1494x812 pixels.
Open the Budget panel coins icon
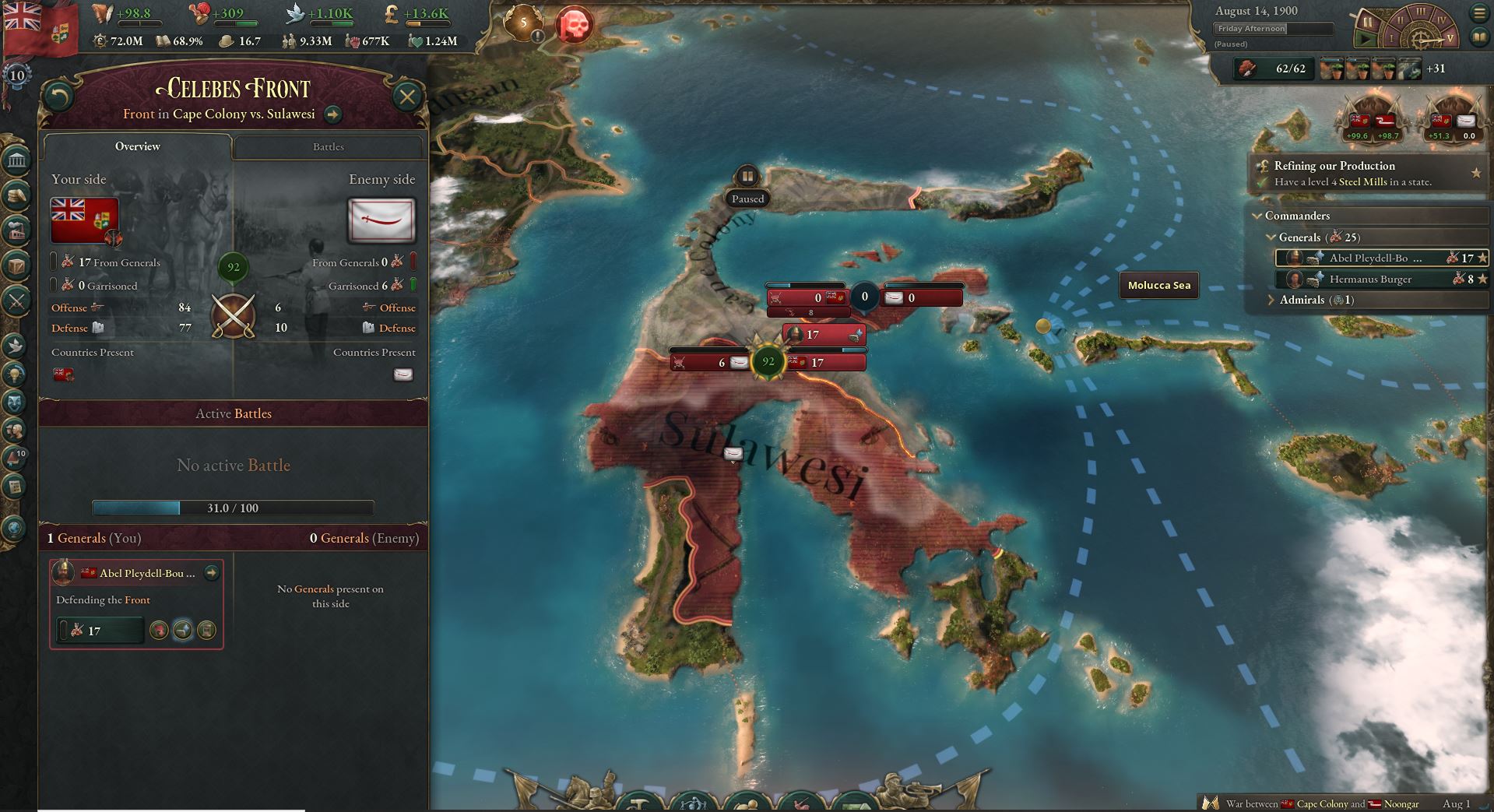click(x=16, y=195)
